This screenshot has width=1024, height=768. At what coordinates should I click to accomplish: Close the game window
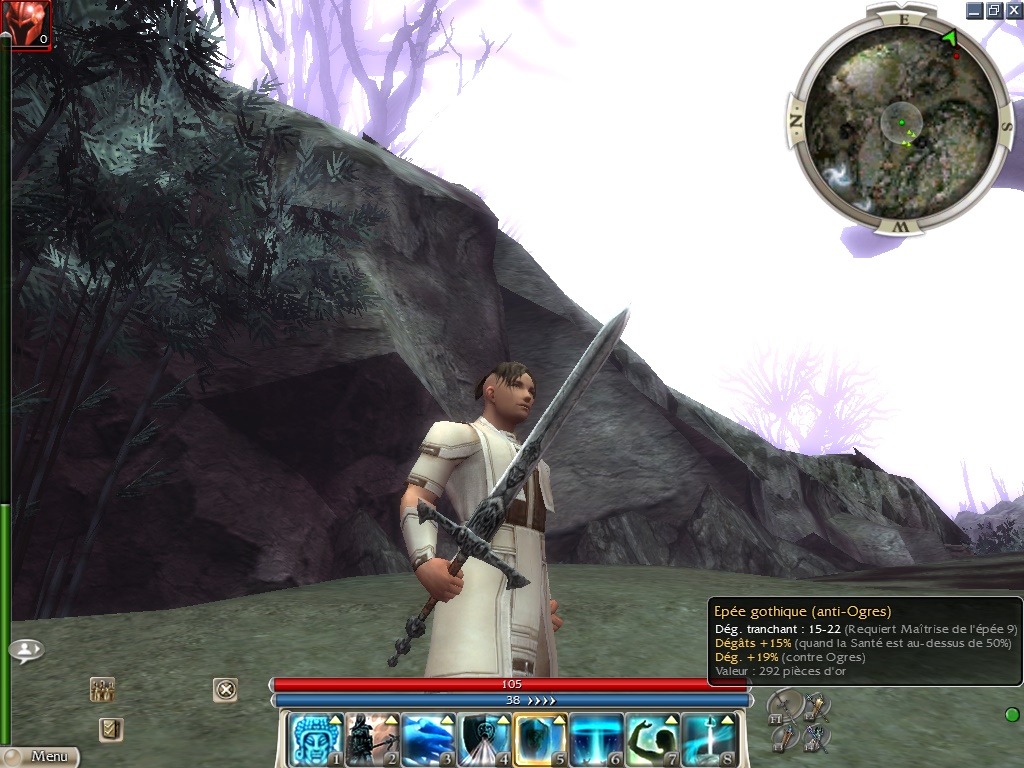(1011, 10)
